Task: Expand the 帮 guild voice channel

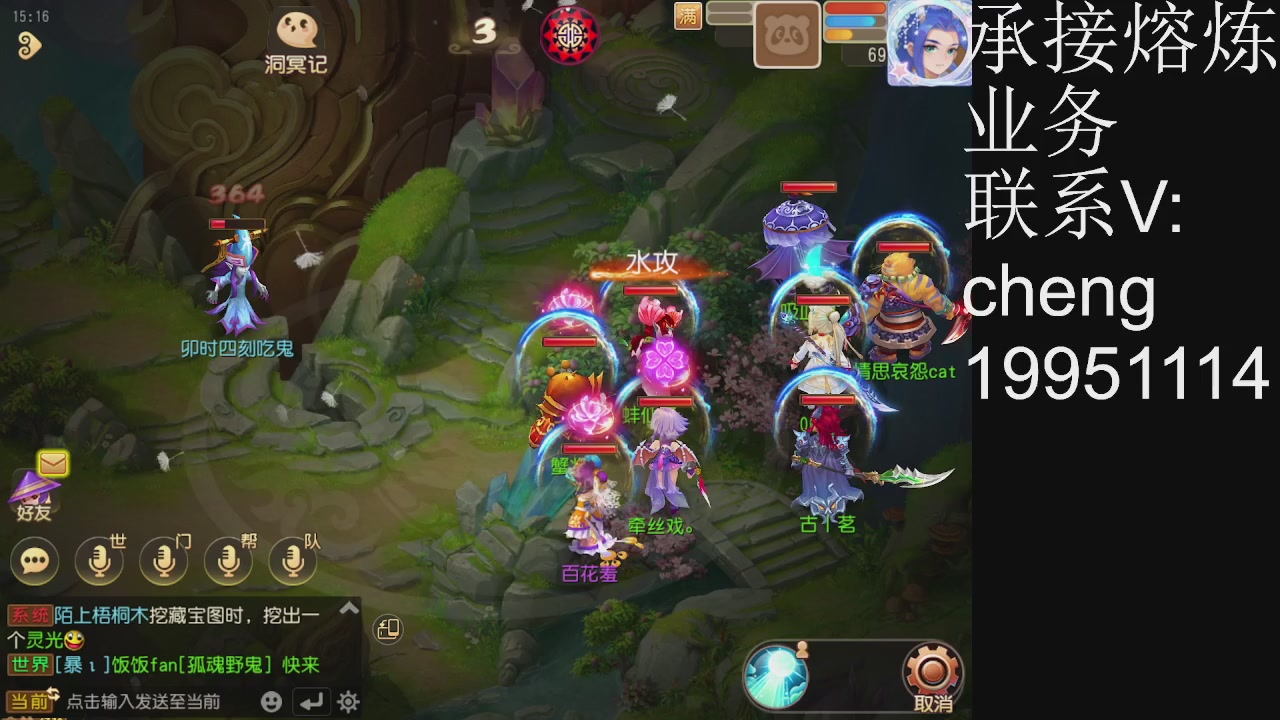Action: tap(229, 561)
